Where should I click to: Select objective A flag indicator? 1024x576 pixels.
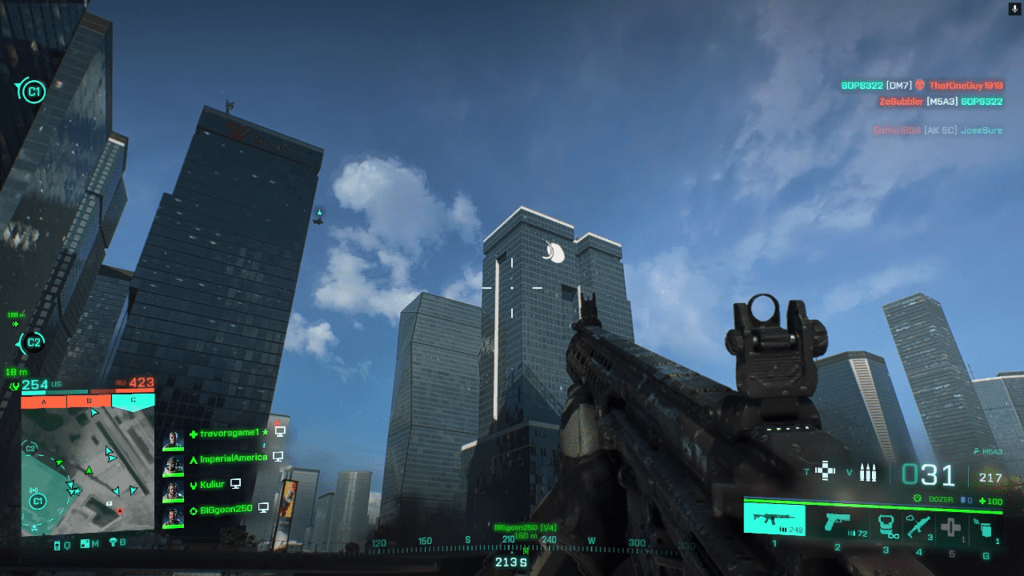(42, 401)
